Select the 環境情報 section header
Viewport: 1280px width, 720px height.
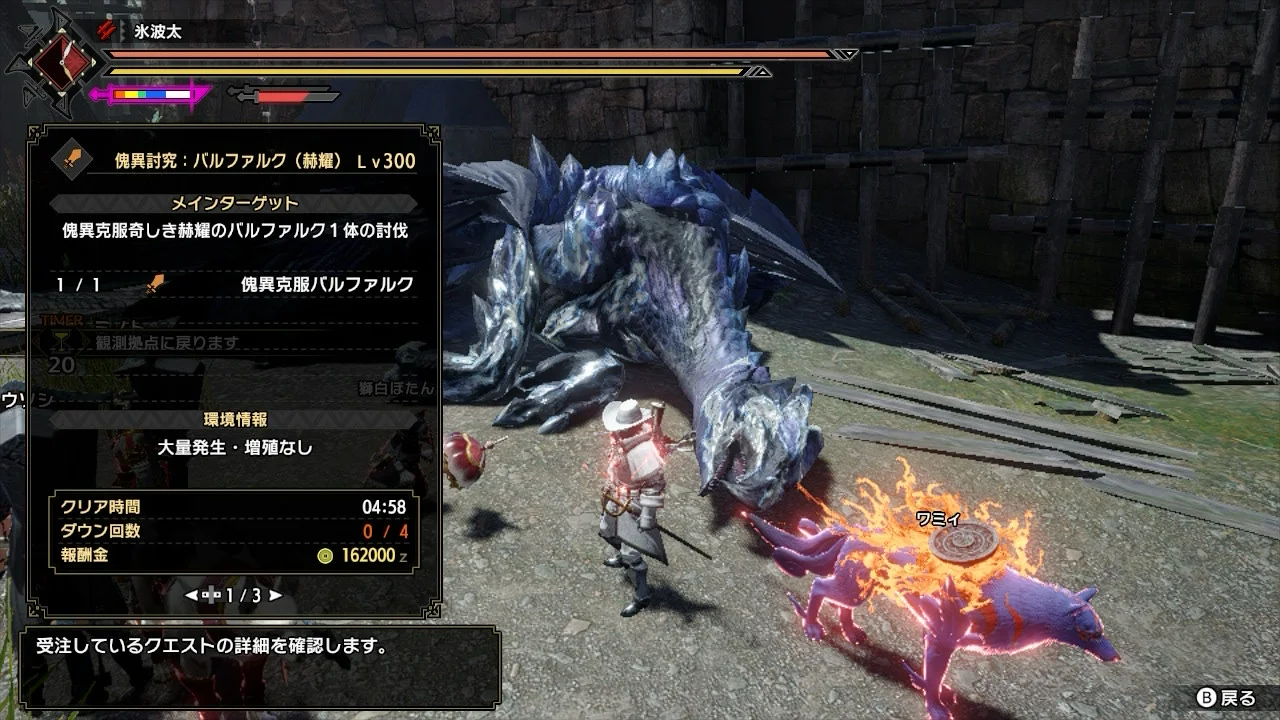point(234,419)
